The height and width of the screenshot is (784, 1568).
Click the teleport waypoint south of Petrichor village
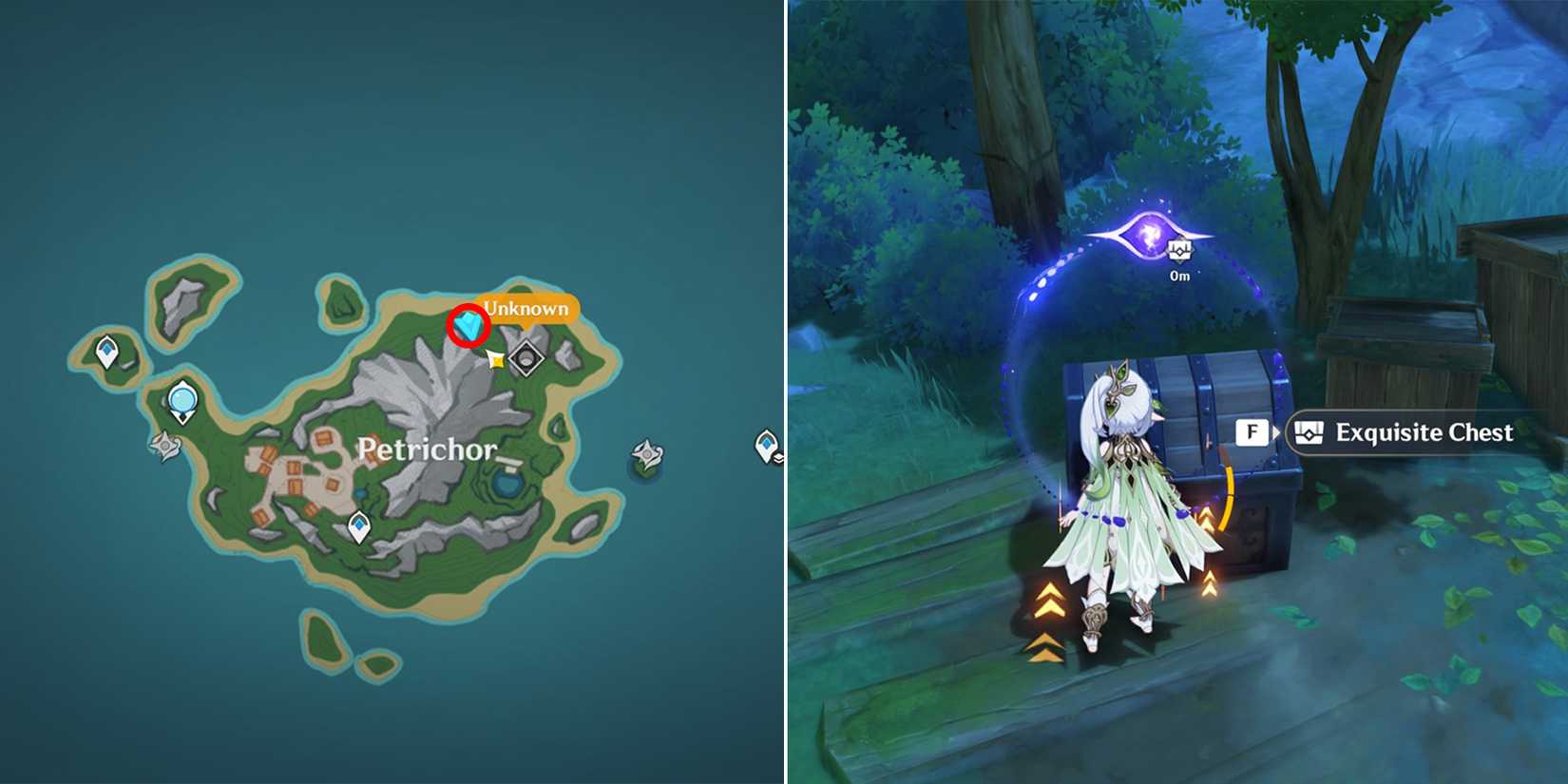[358, 523]
